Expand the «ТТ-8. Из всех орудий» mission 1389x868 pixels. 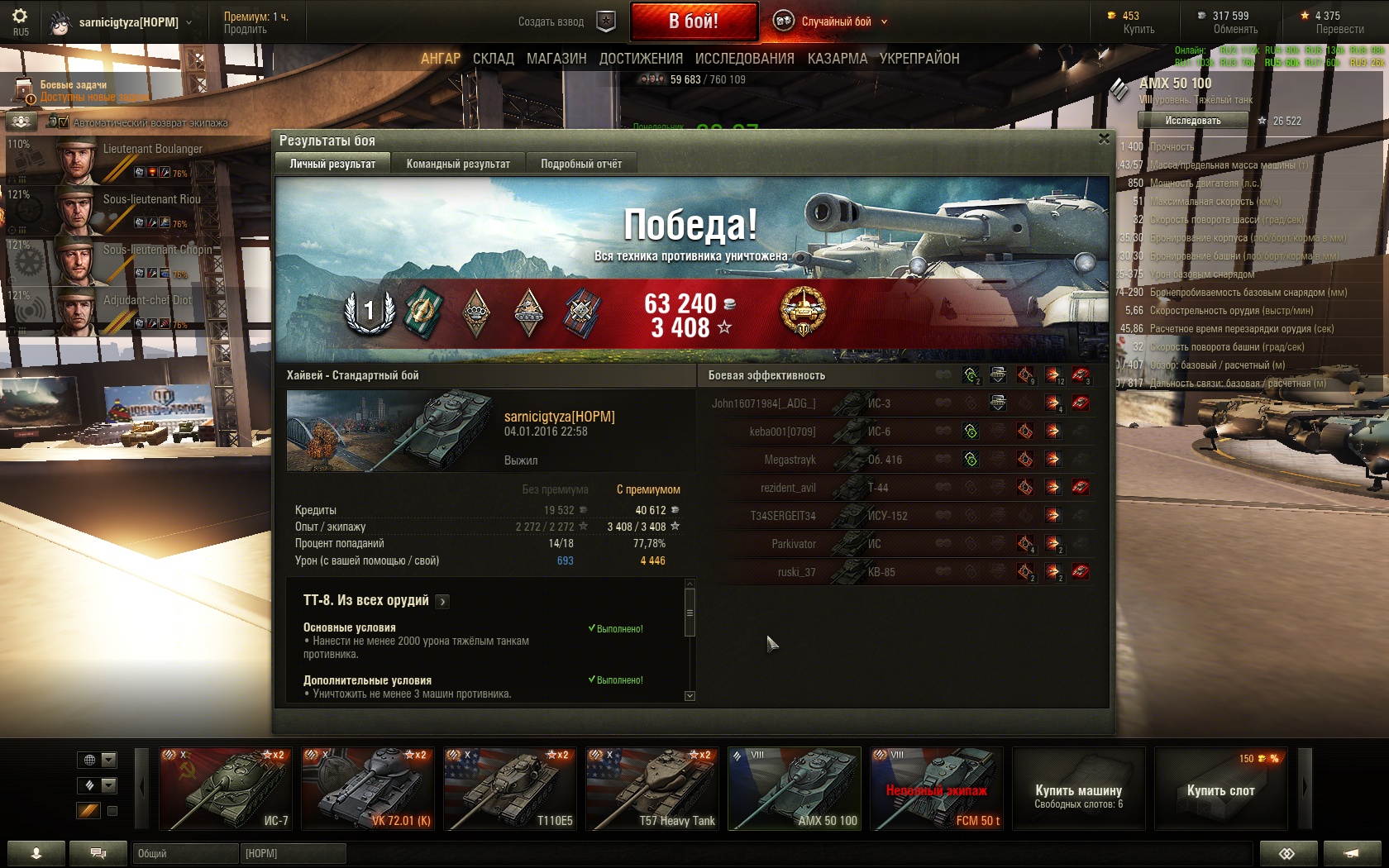(x=443, y=602)
